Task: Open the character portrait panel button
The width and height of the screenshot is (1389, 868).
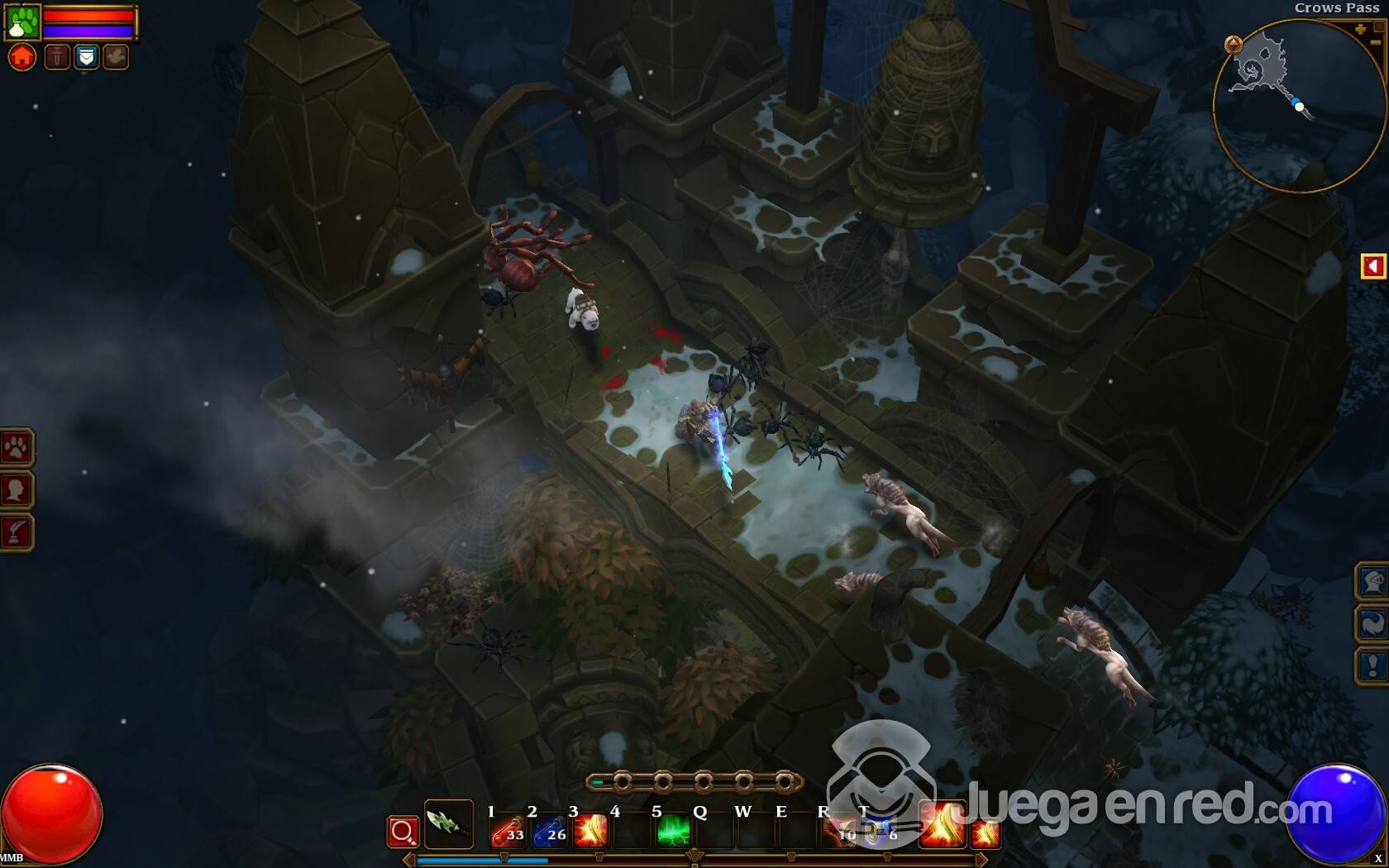Action: point(16,490)
